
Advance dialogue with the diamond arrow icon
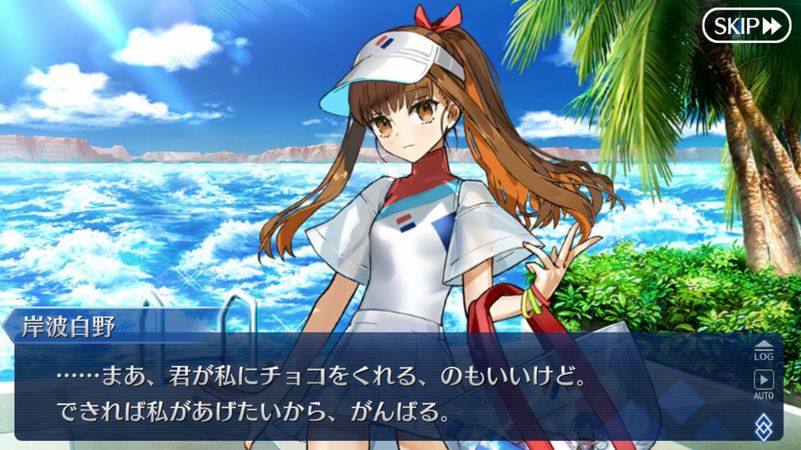pos(764,425)
